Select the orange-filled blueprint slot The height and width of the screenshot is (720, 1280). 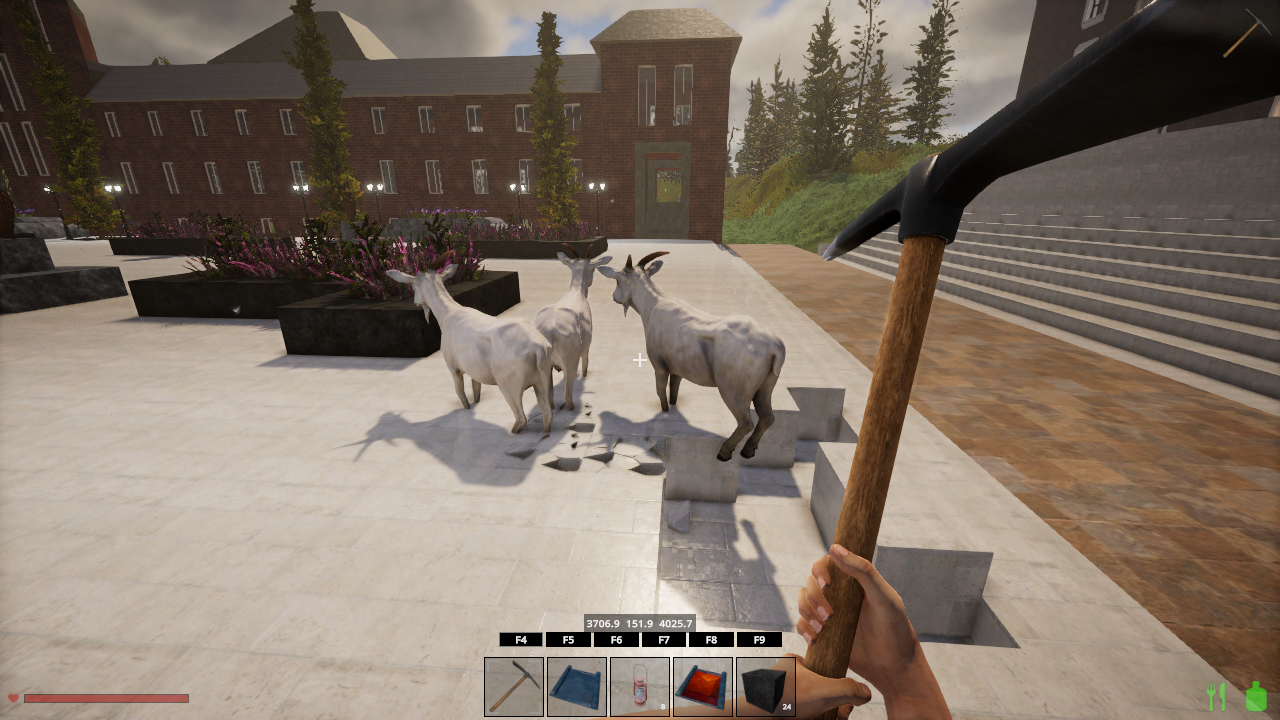tap(703, 686)
